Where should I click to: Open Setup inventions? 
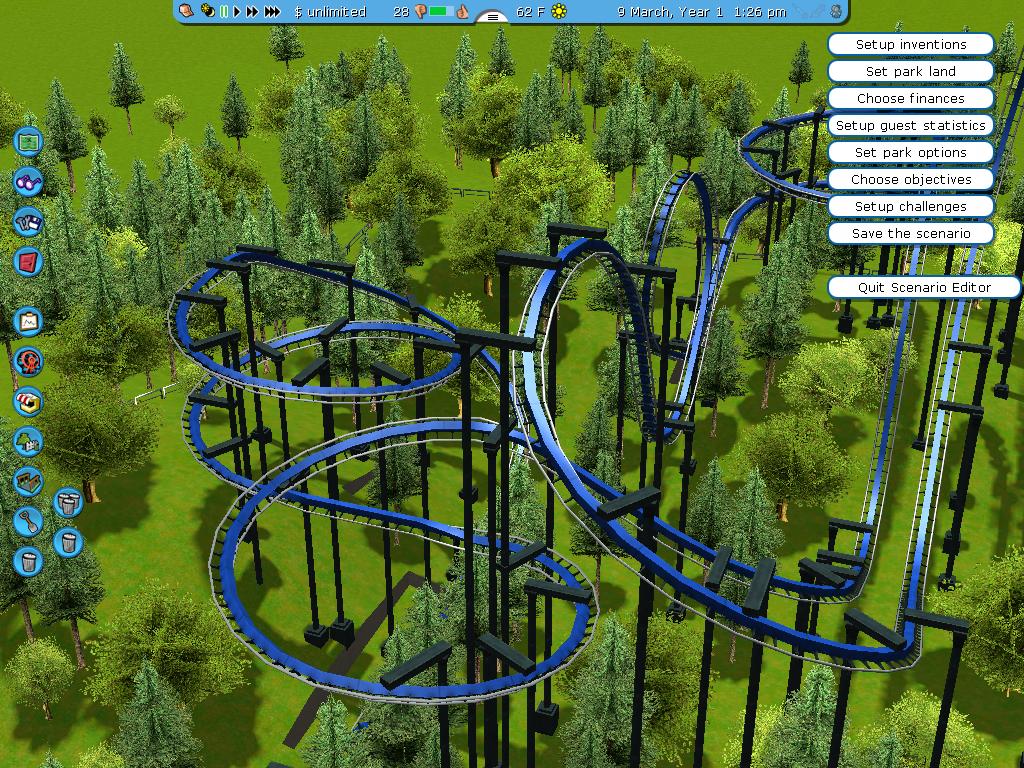[910, 44]
